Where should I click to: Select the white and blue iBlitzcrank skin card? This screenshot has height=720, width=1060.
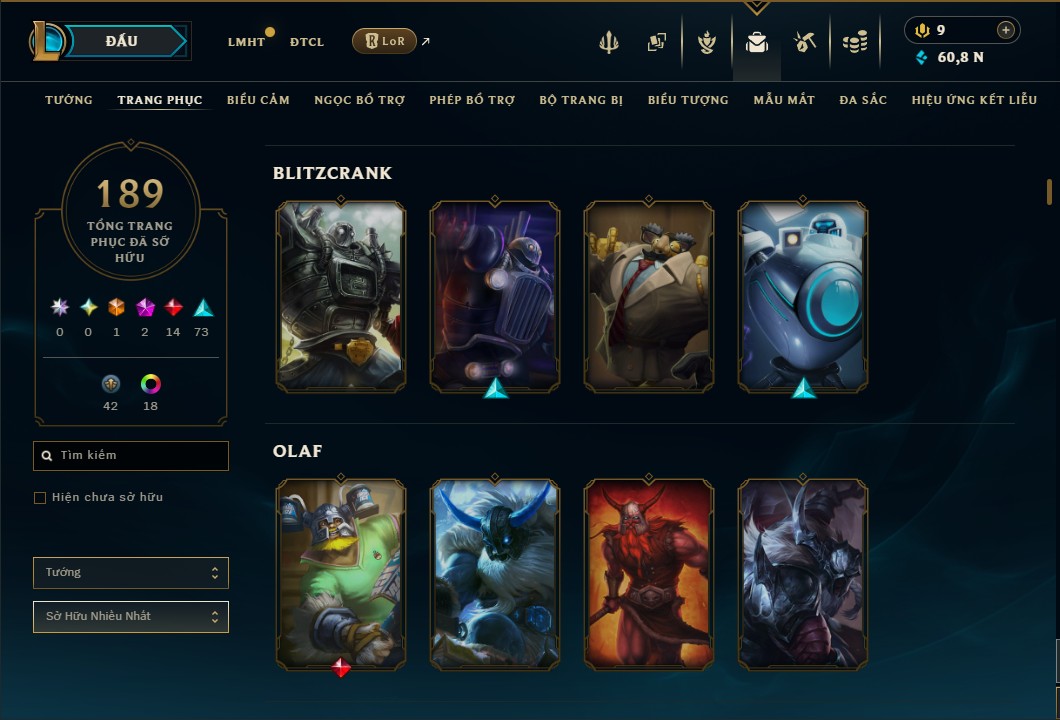(x=803, y=295)
